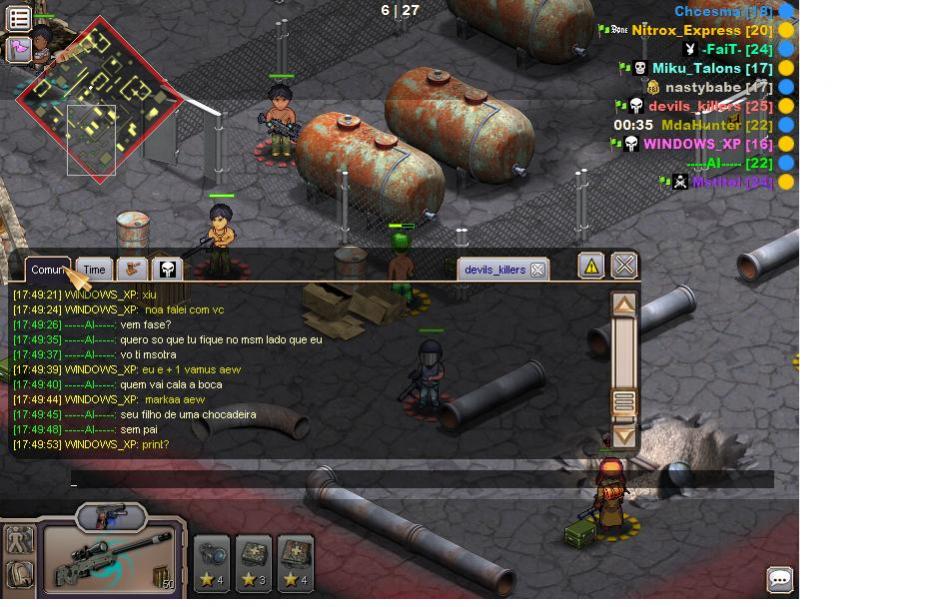Open the gavel chat tab

click(x=132, y=270)
